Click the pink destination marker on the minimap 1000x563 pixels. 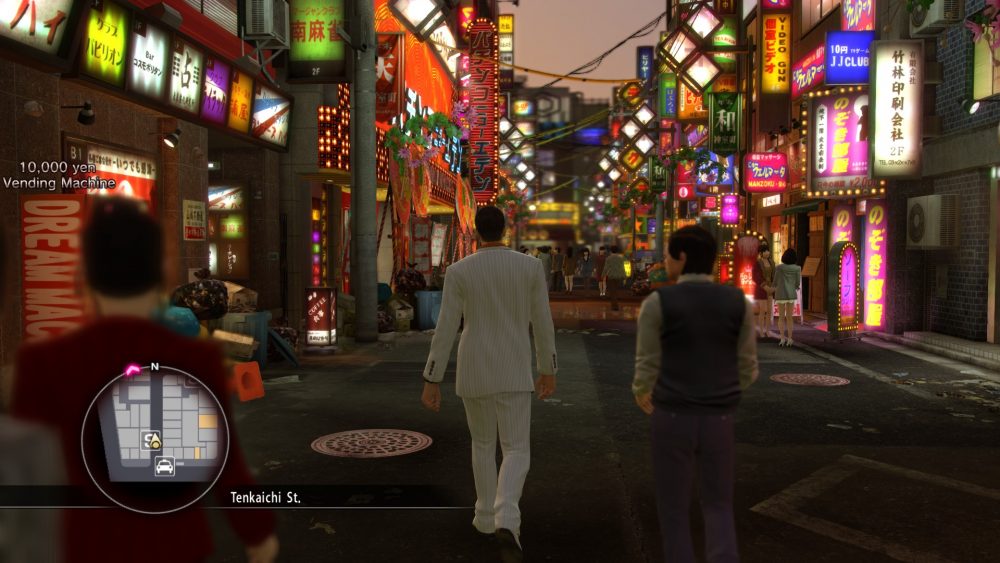[x=133, y=370]
